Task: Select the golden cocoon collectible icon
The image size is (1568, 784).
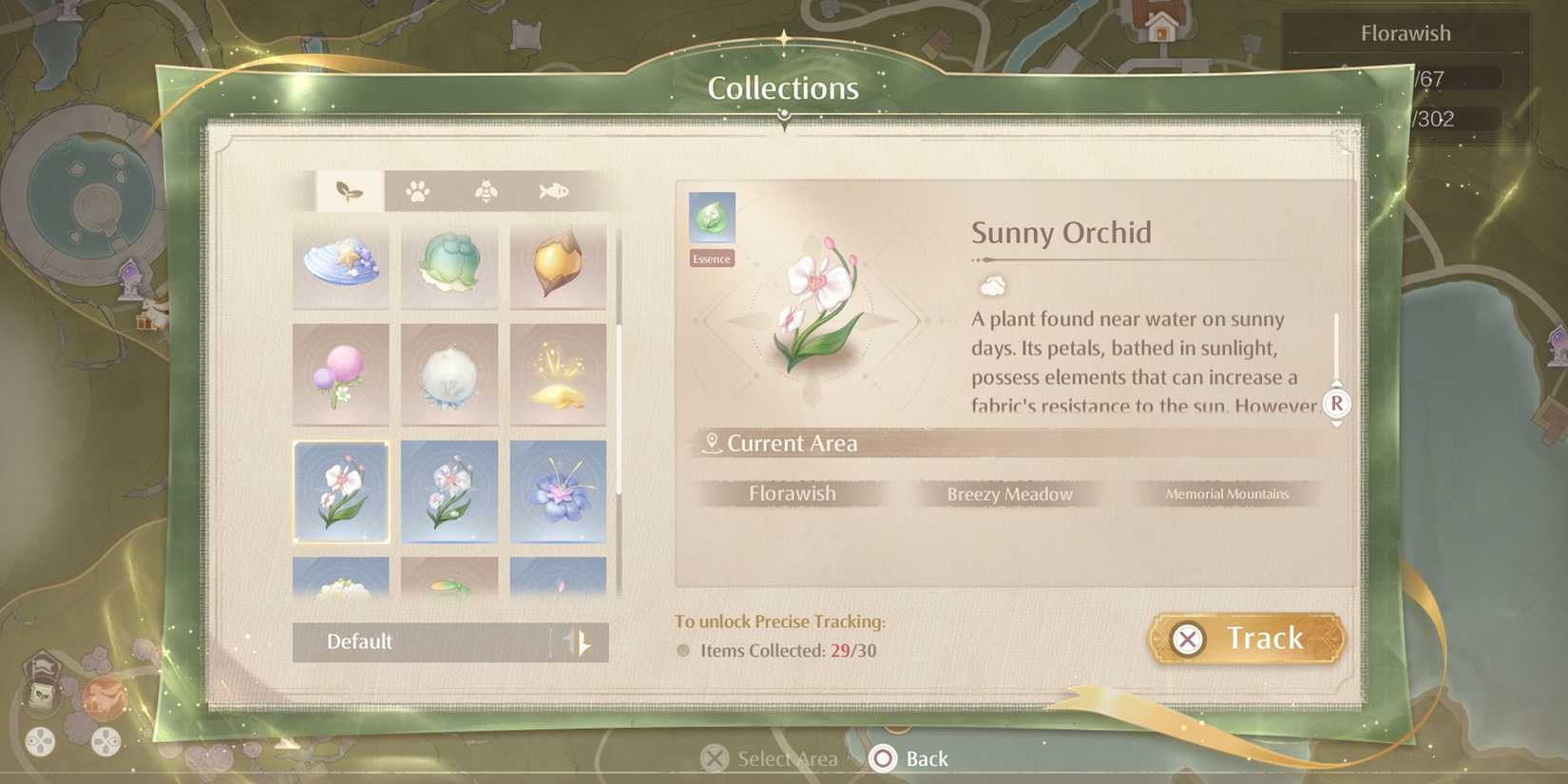Action: 557,266
